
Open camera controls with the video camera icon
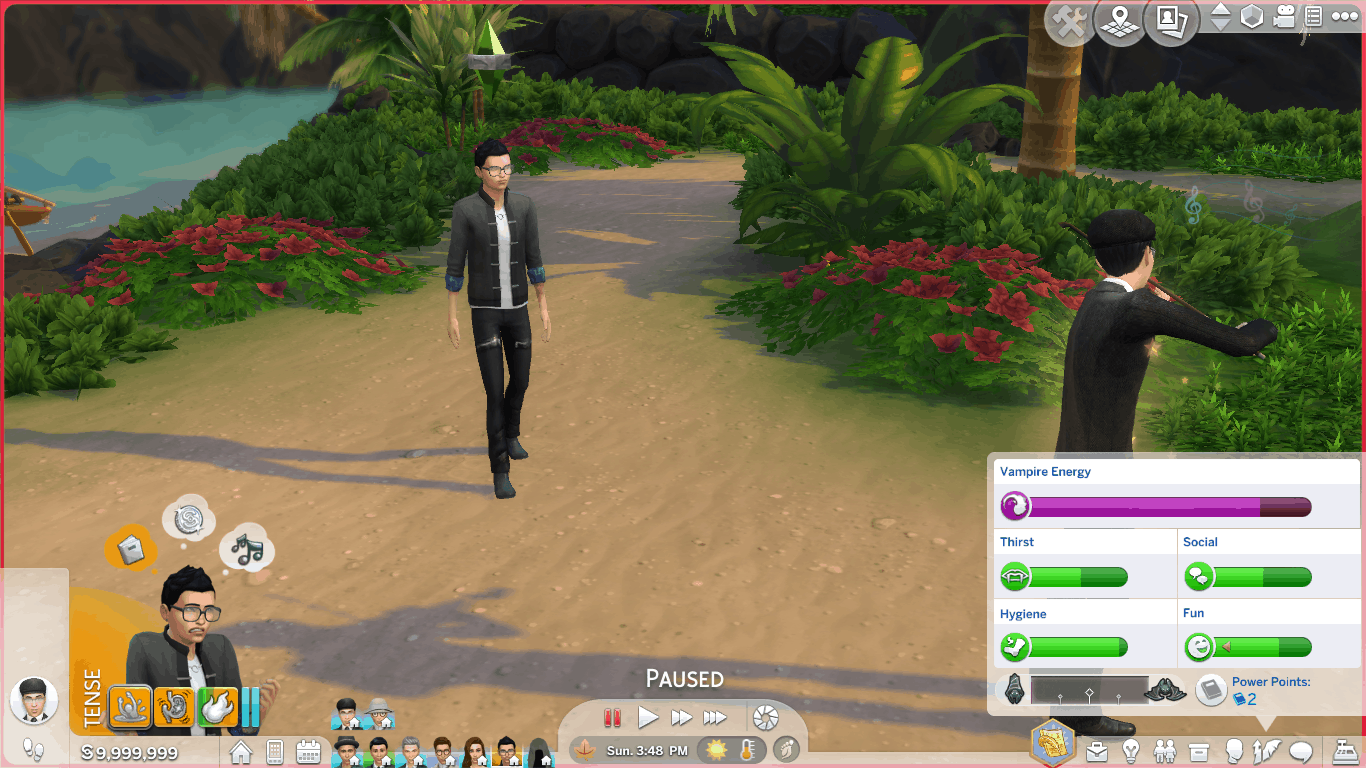tap(1285, 17)
